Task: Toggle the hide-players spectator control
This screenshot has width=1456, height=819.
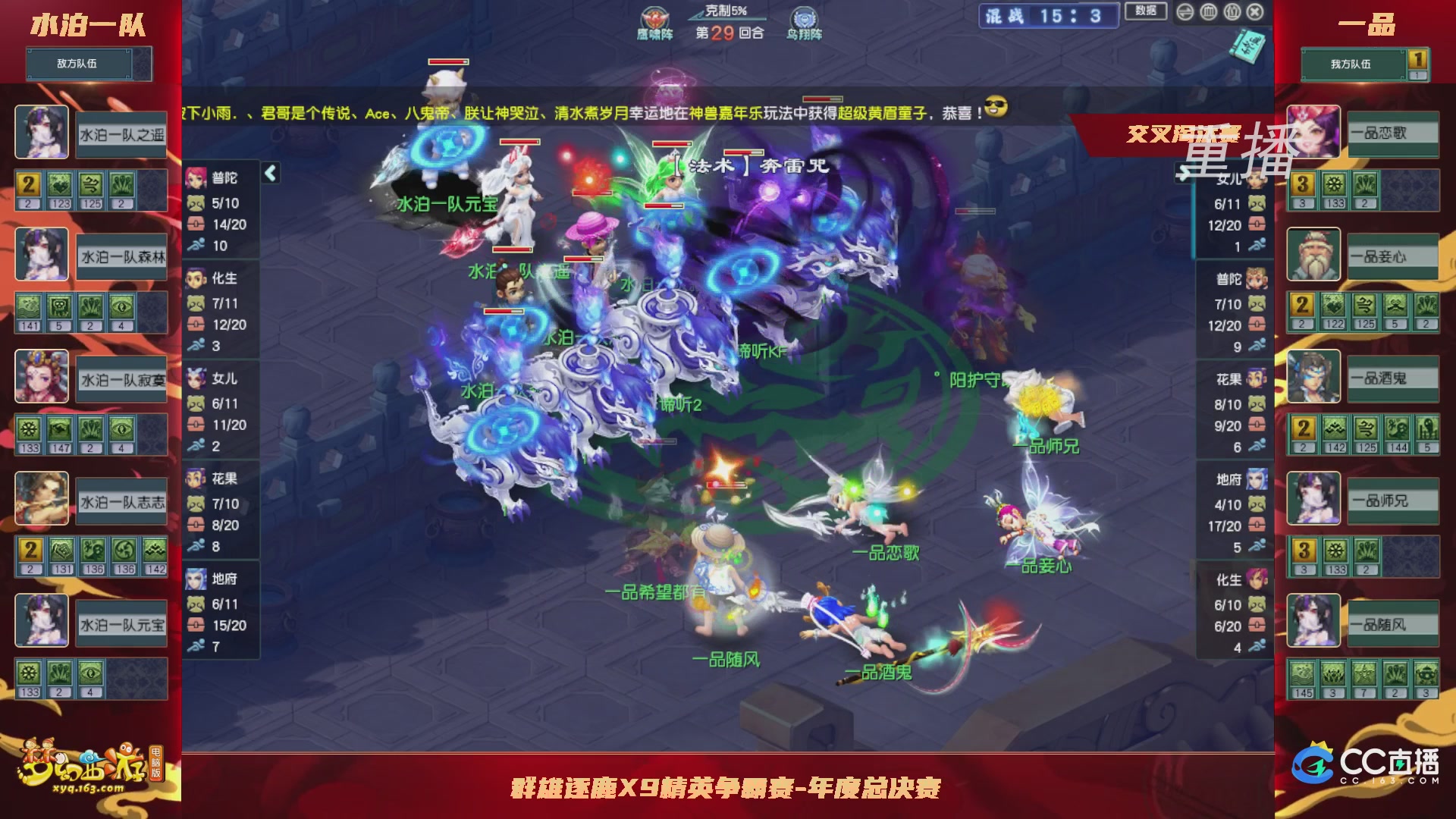Action: (1232, 12)
